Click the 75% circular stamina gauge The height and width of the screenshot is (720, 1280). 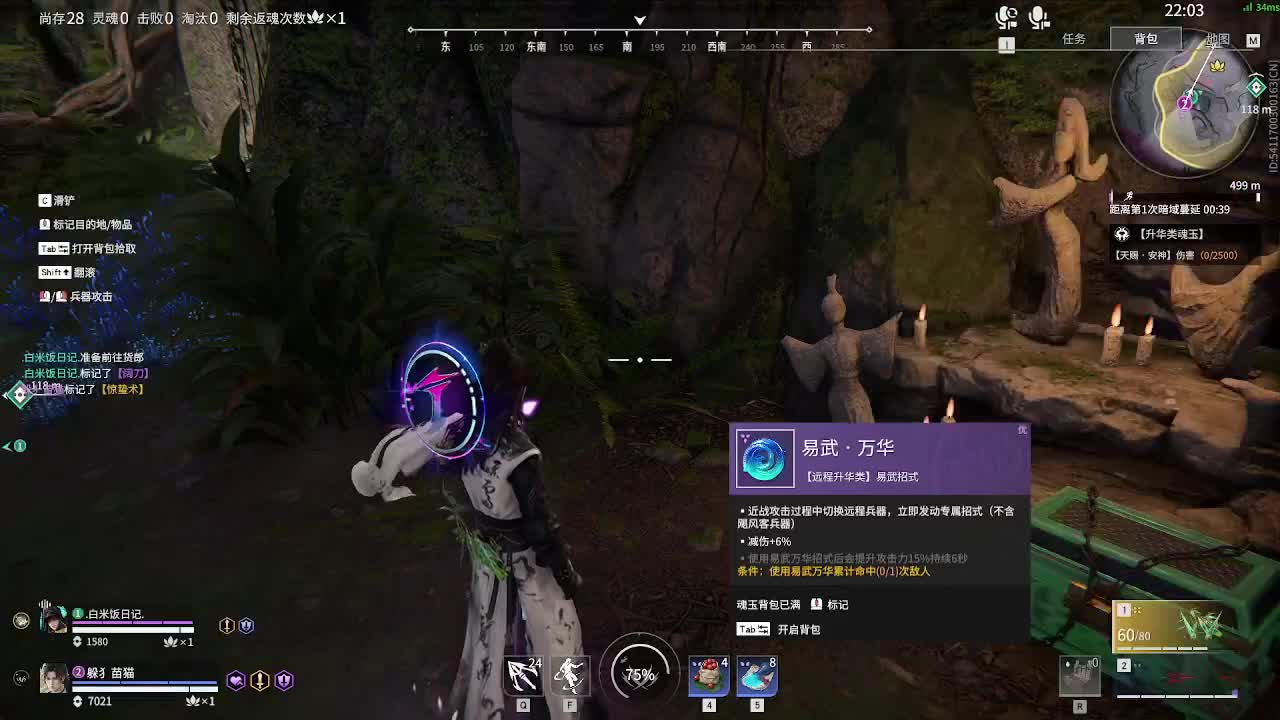[640, 674]
